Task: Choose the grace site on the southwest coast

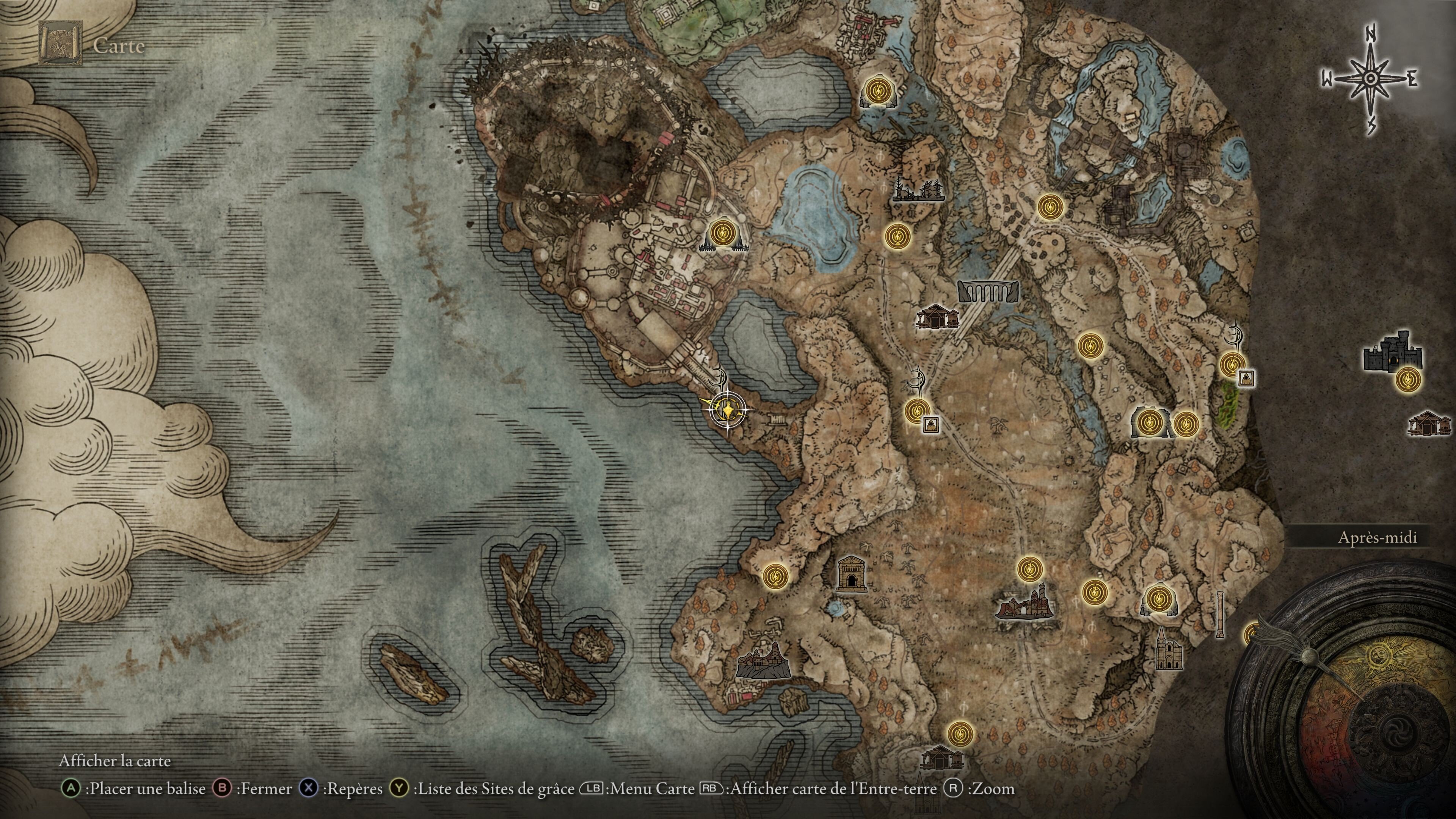Action: (x=775, y=576)
